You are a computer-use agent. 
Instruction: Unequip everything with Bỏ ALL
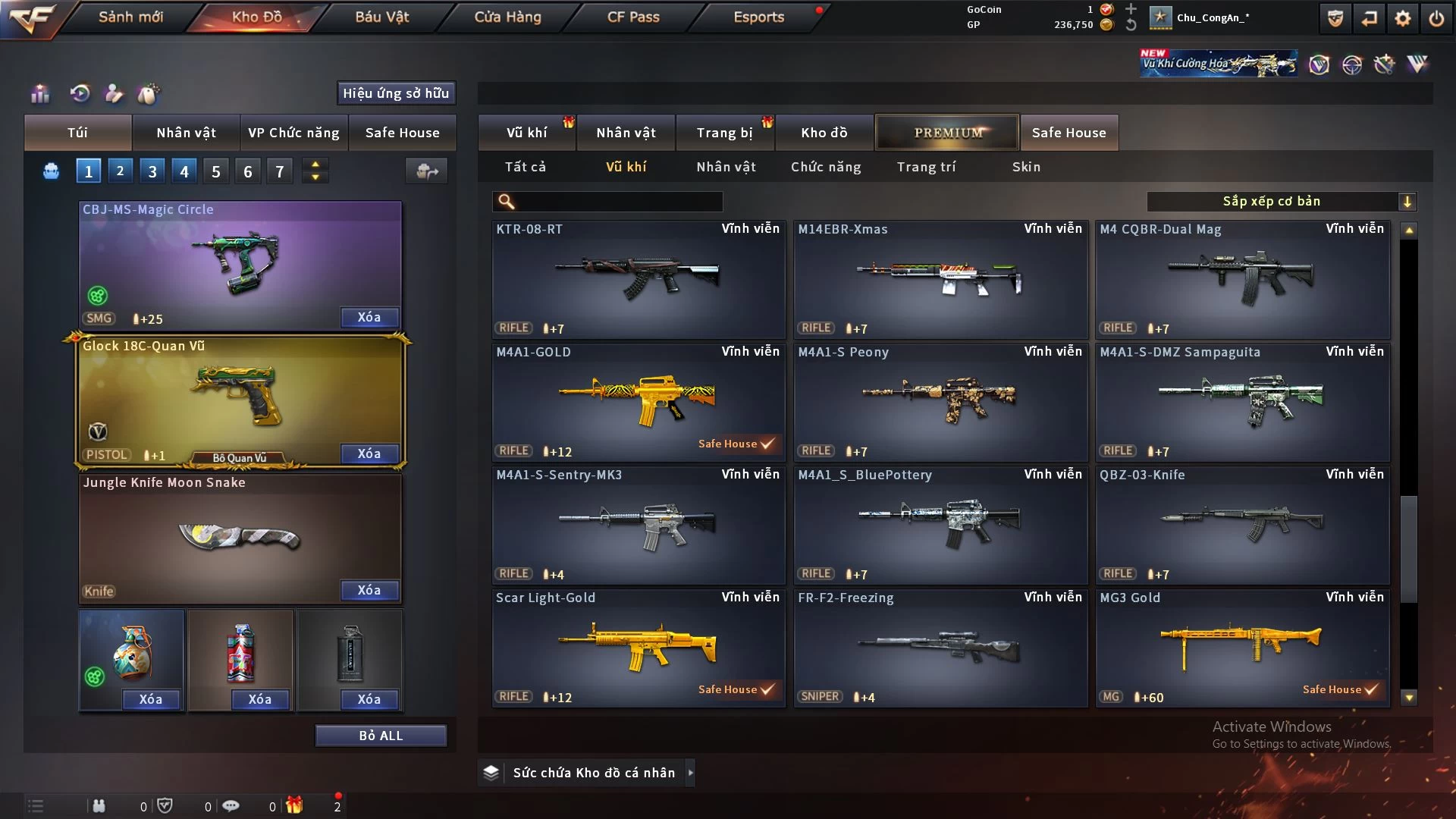pos(381,736)
